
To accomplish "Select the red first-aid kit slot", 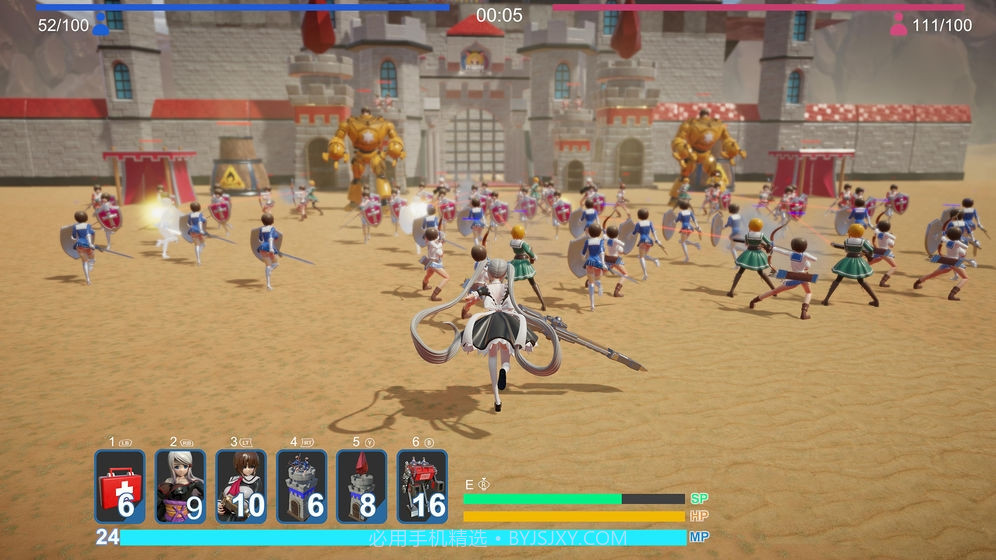I will click(x=120, y=487).
